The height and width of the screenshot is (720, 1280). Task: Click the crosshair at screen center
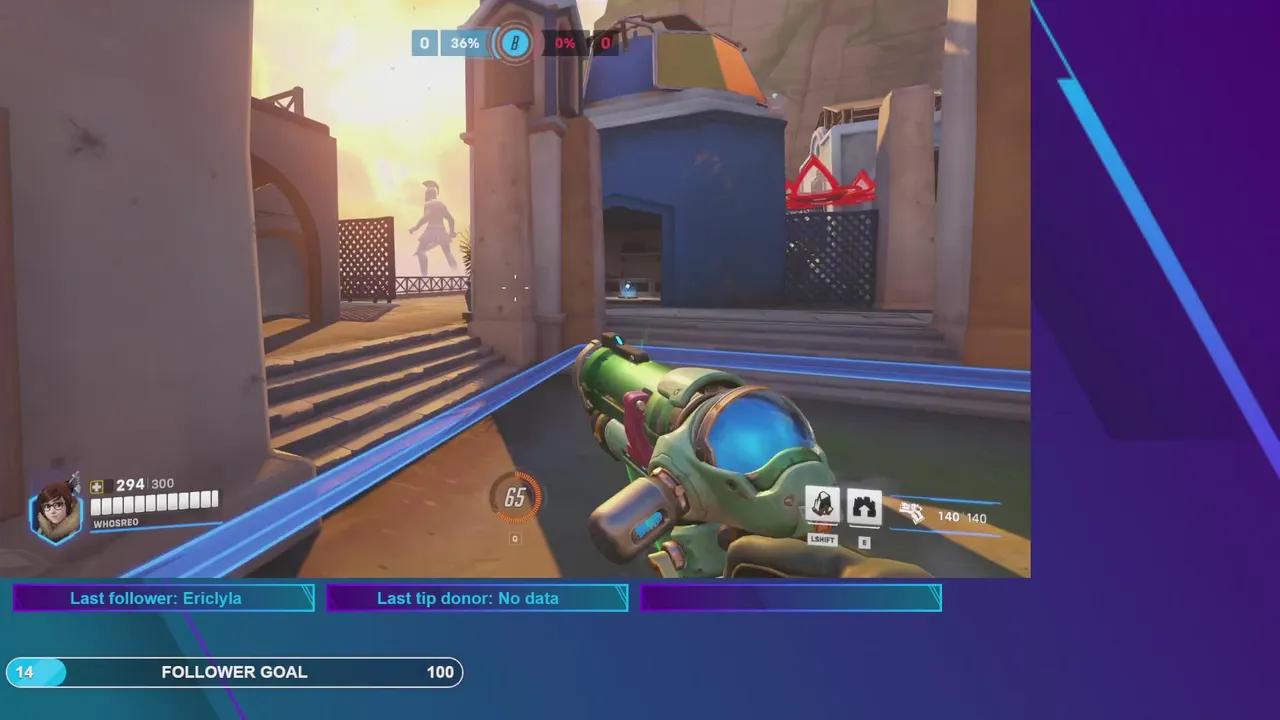coord(515,290)
